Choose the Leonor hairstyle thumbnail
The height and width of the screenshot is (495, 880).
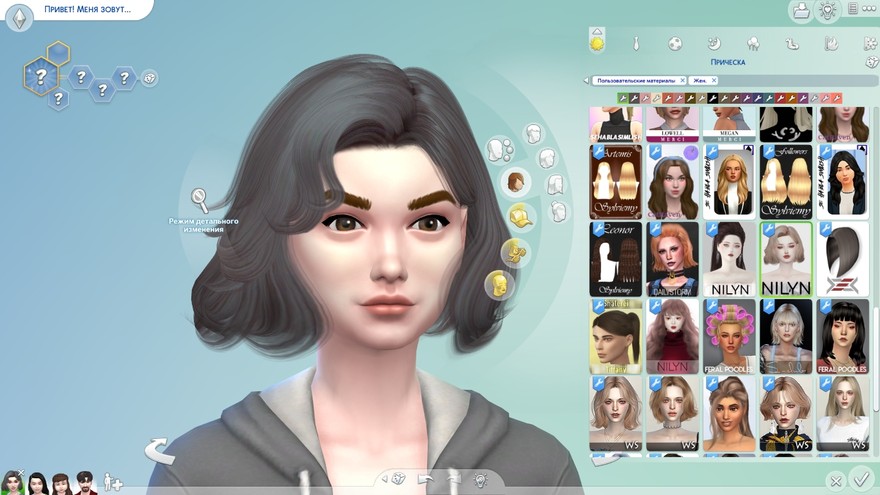pos(616,259)
